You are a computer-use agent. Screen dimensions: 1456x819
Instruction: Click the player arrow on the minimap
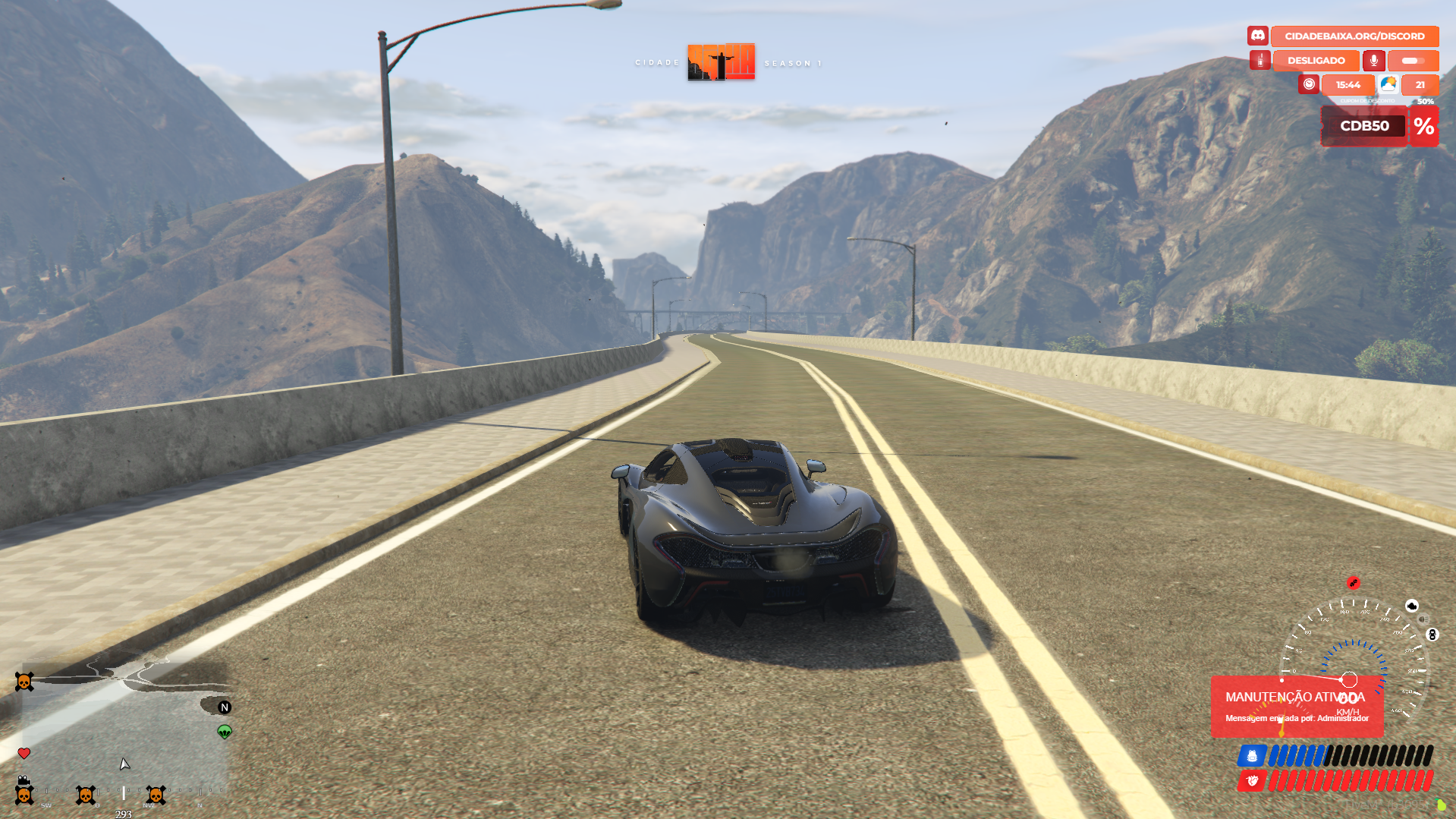coord(124,764)
